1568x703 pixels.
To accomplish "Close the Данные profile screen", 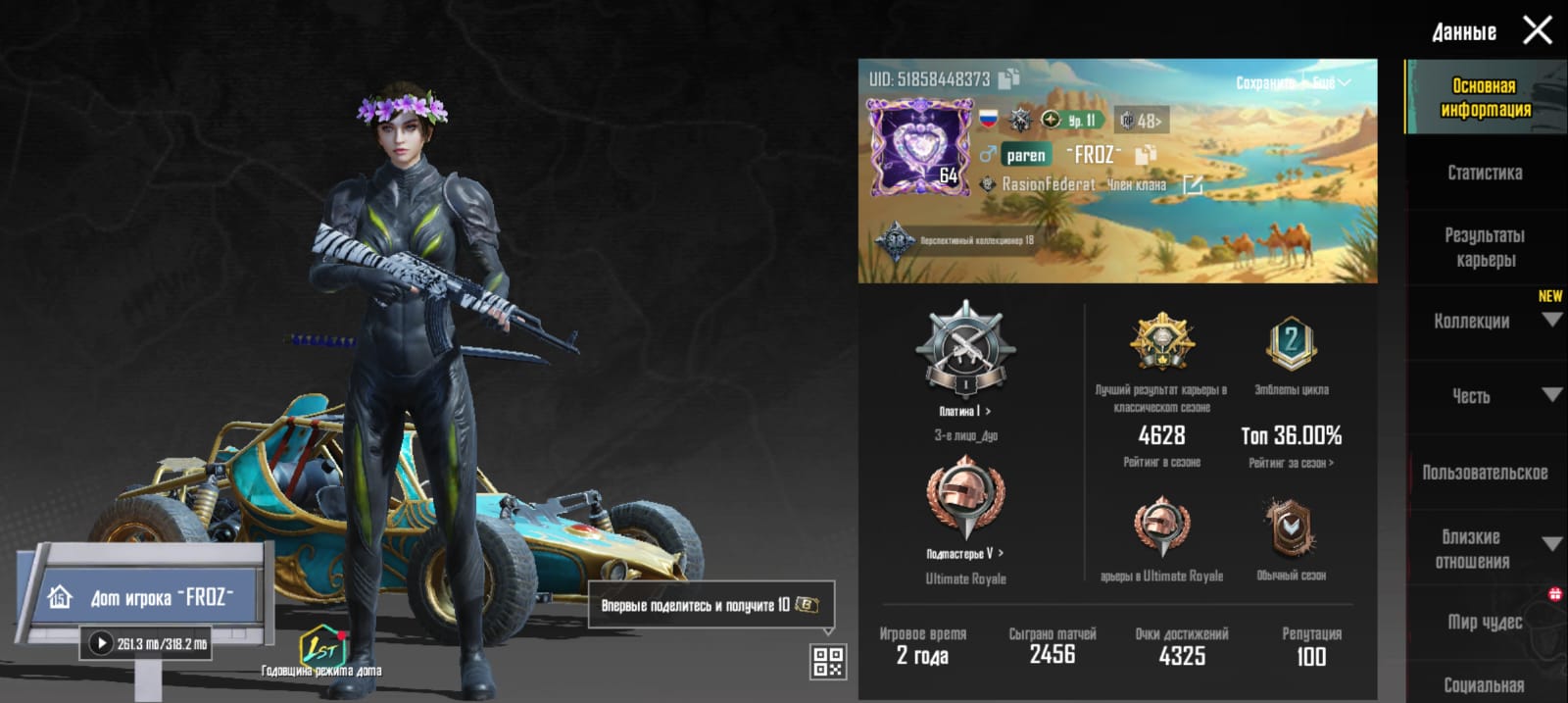I will [1537, 30].
